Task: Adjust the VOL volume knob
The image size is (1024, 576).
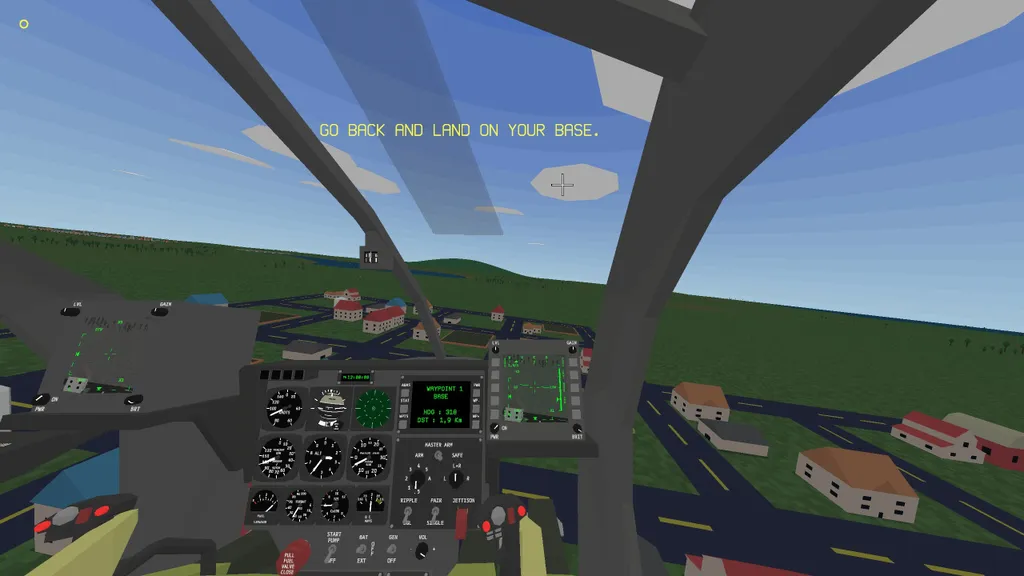Action: tap(422, 549)
